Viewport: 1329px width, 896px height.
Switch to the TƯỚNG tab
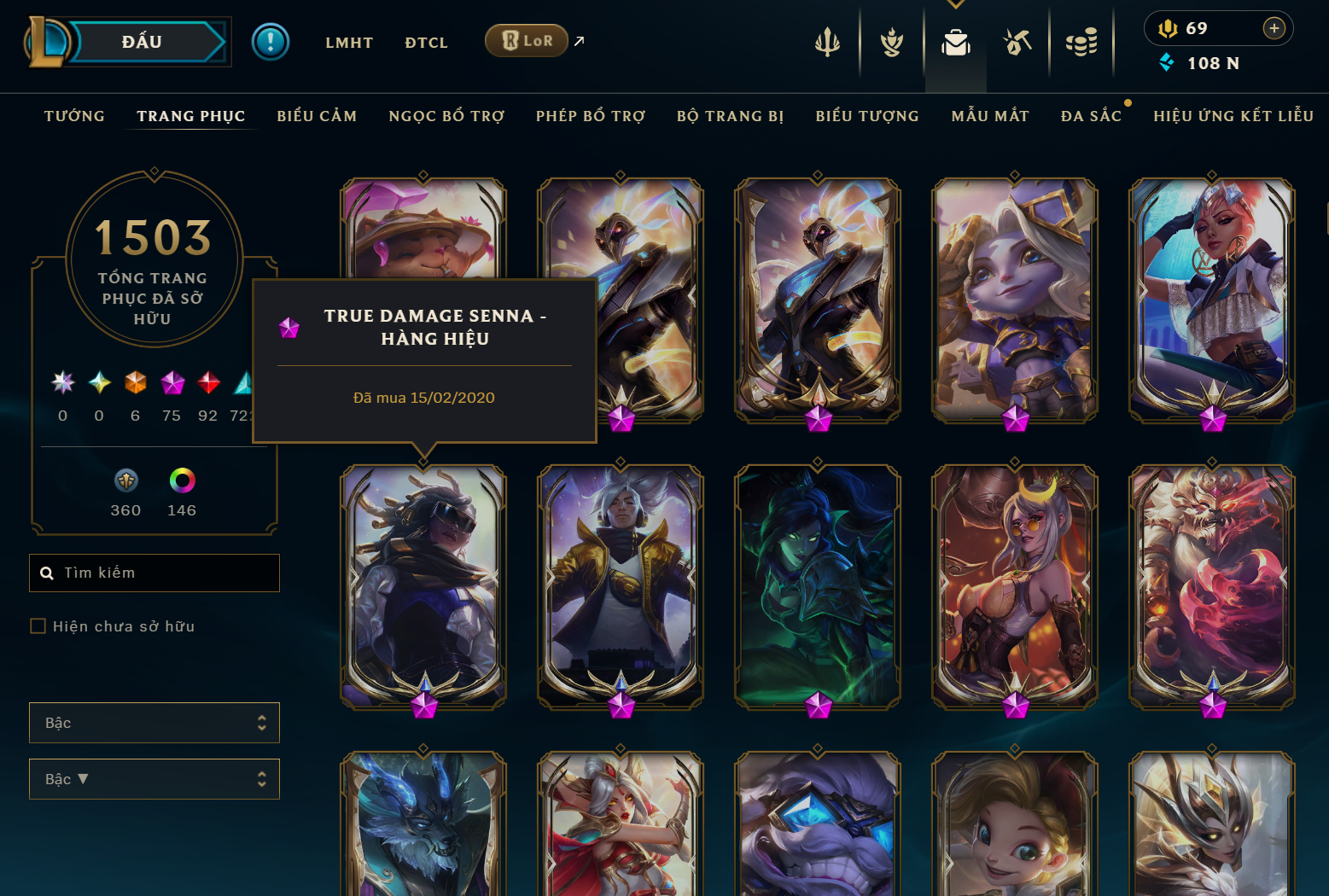click(74, 115)
